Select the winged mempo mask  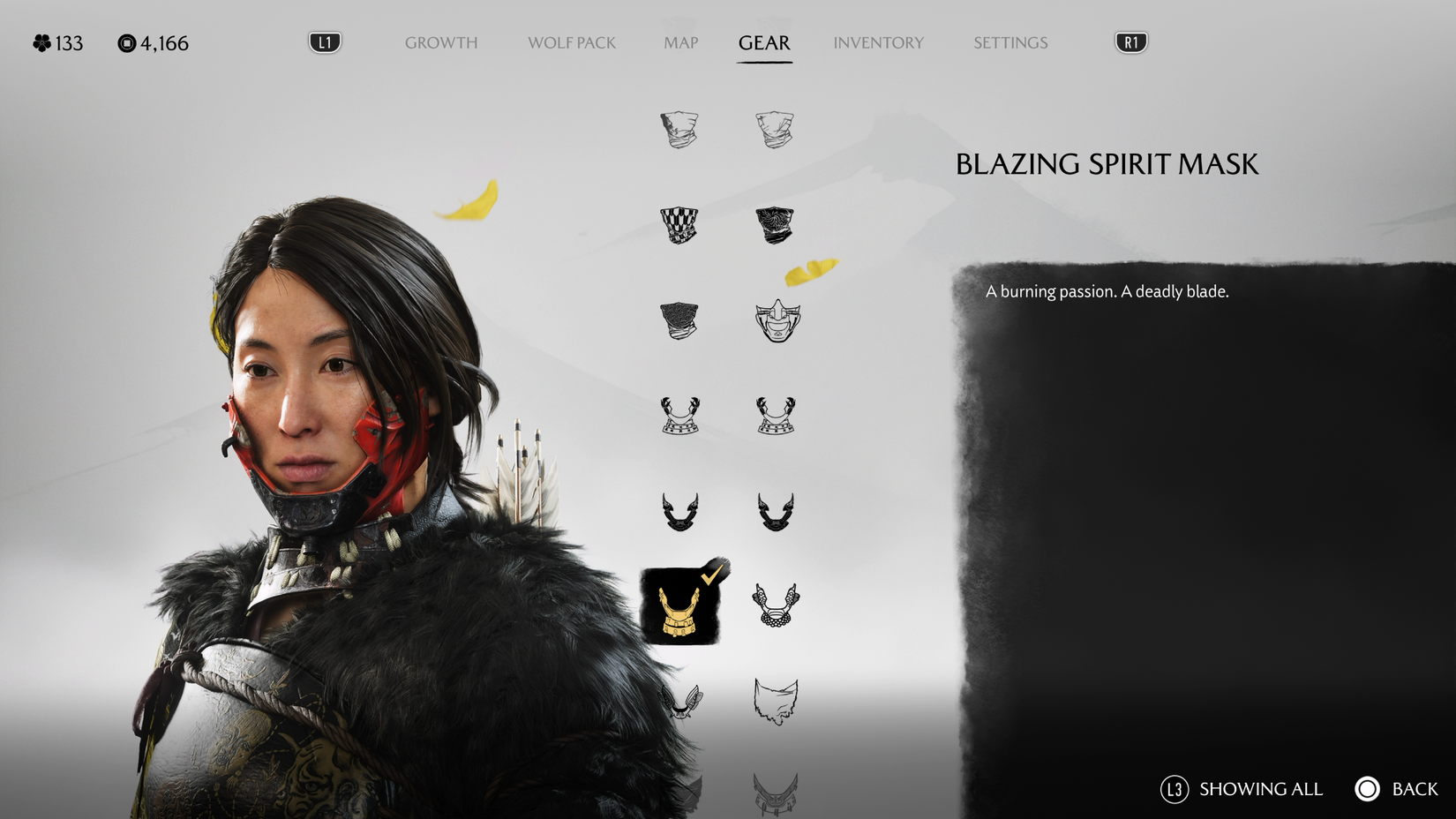679,702
